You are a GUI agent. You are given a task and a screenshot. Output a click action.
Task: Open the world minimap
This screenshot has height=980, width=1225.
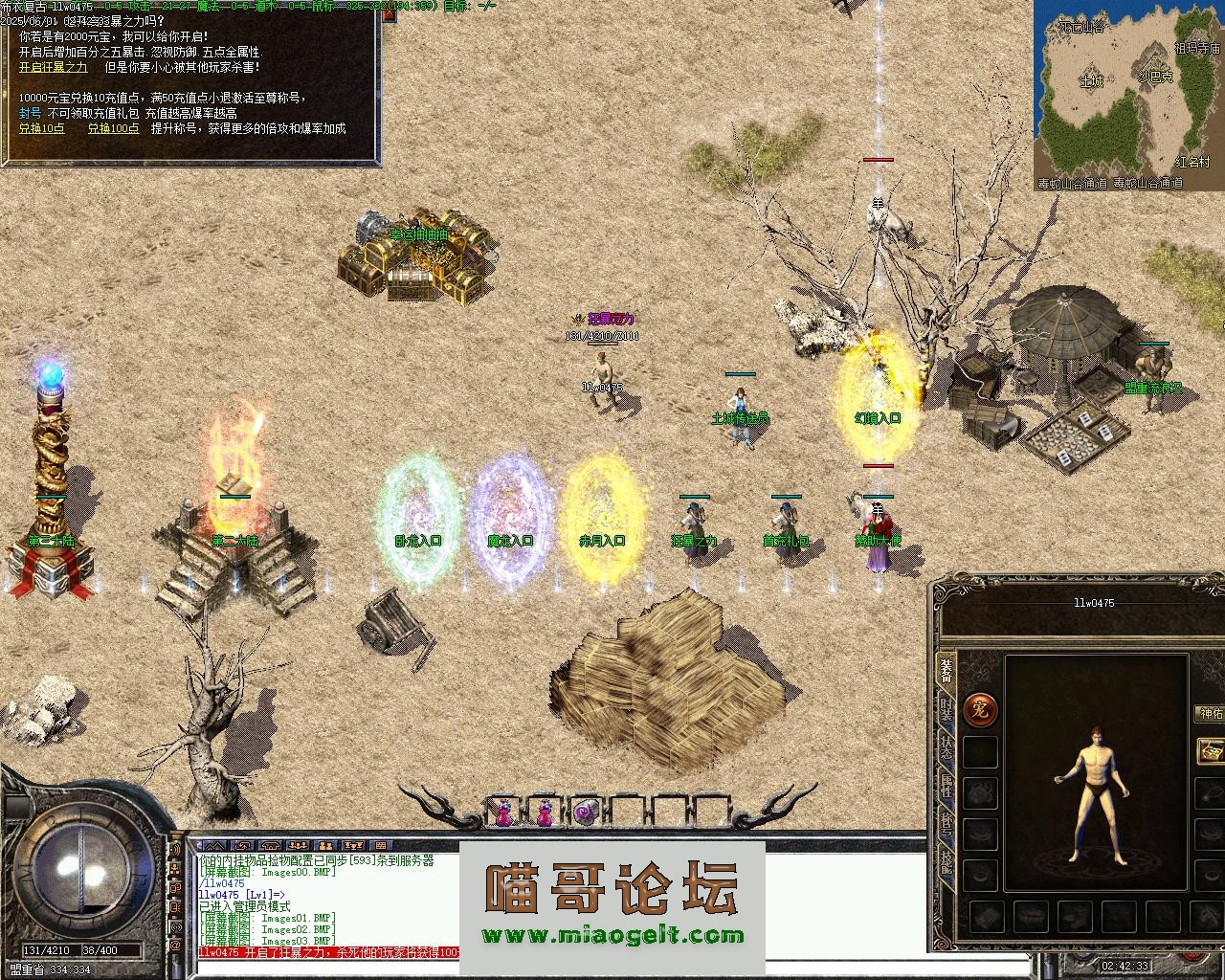click(1128, 96)
